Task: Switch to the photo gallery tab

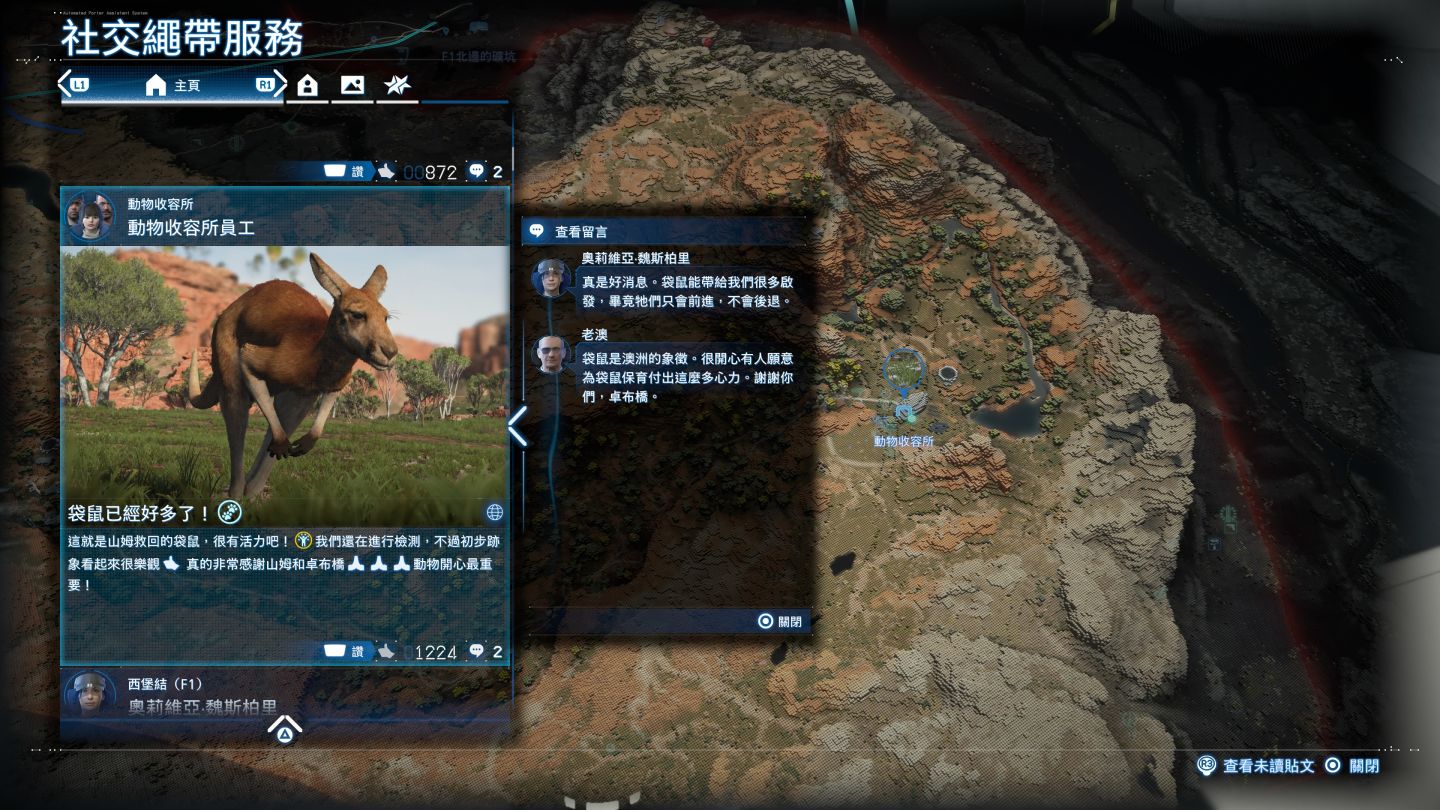Action: point(352,86)
